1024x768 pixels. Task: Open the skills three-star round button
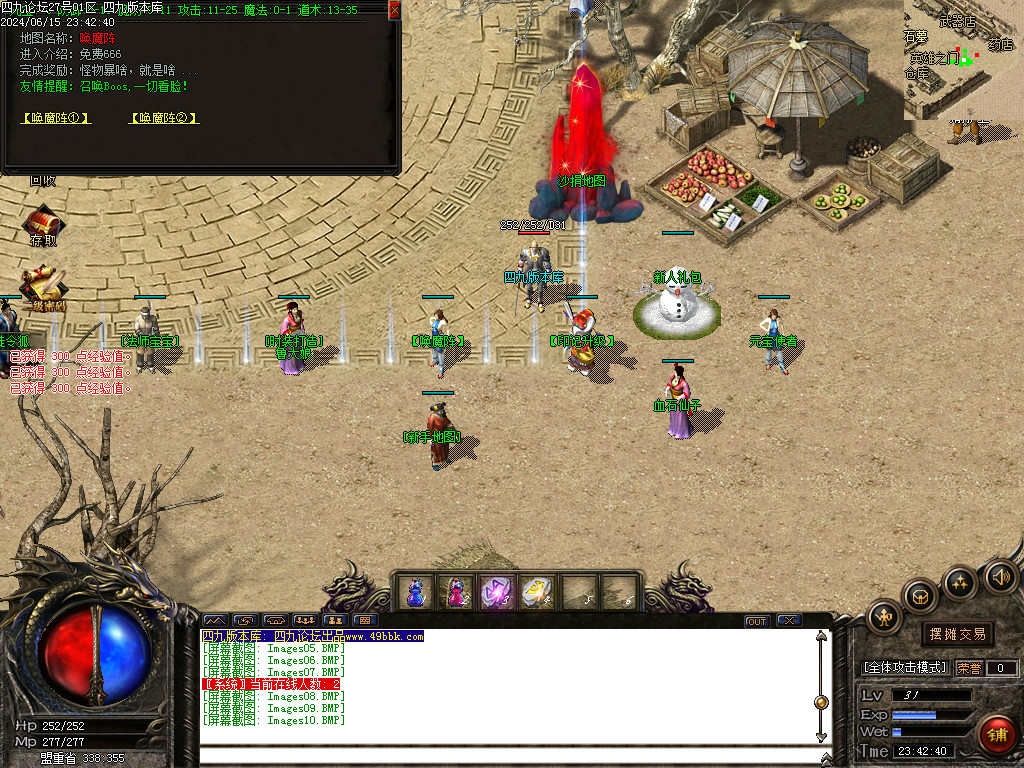[960, 581]
